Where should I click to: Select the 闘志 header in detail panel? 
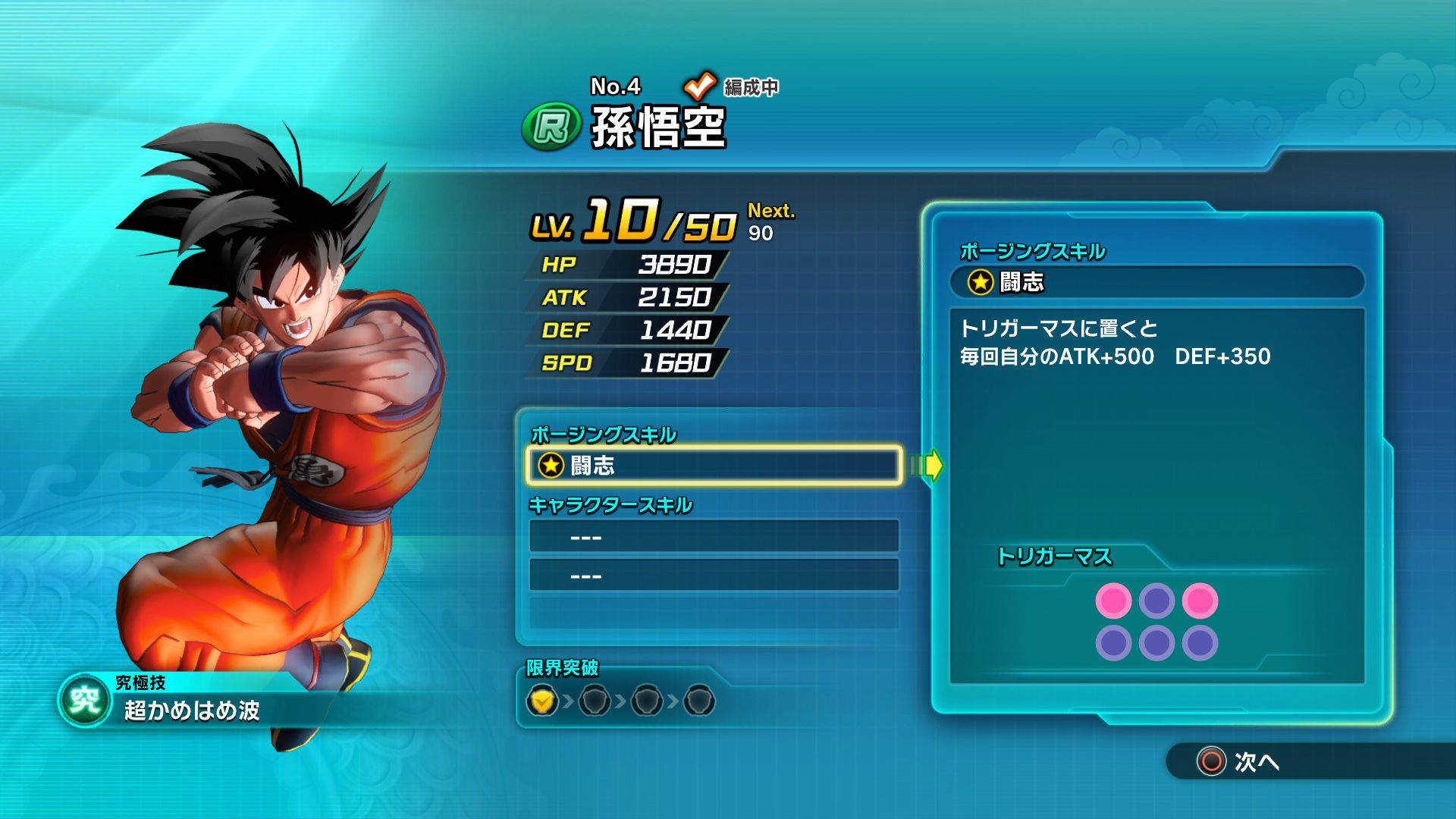coord(1157,282)
